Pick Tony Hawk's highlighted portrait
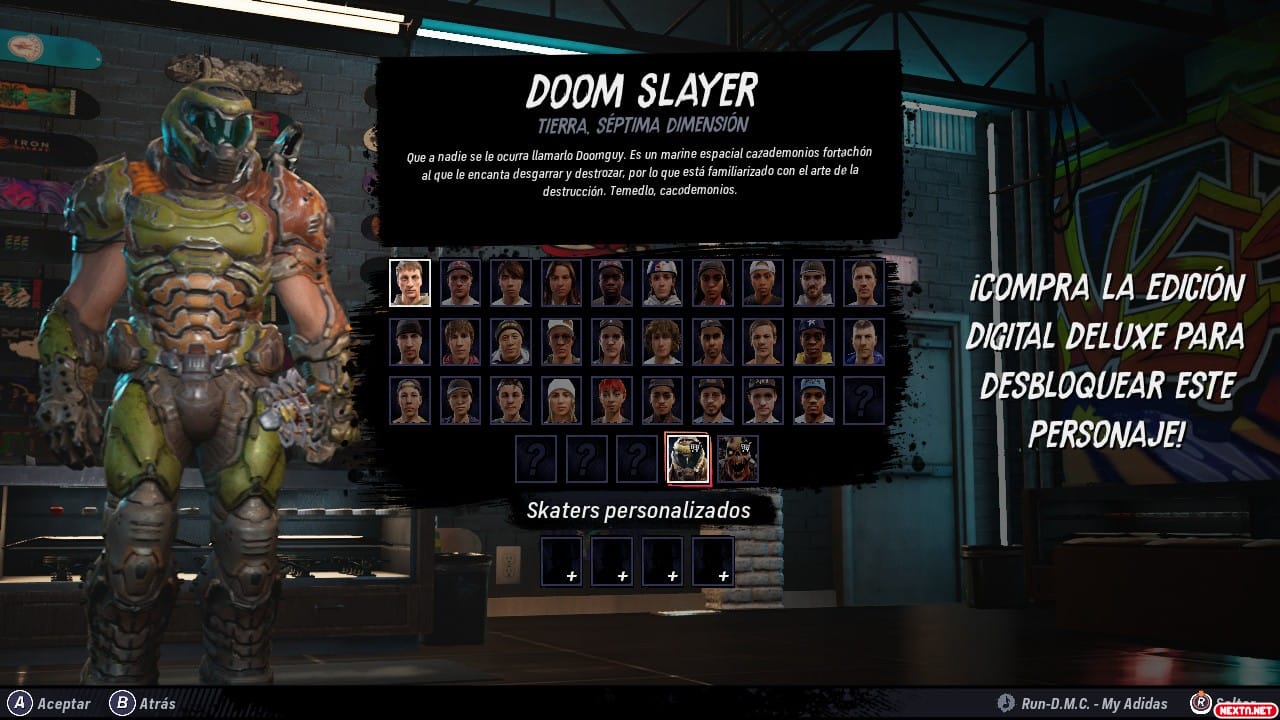 pos(410,283)
